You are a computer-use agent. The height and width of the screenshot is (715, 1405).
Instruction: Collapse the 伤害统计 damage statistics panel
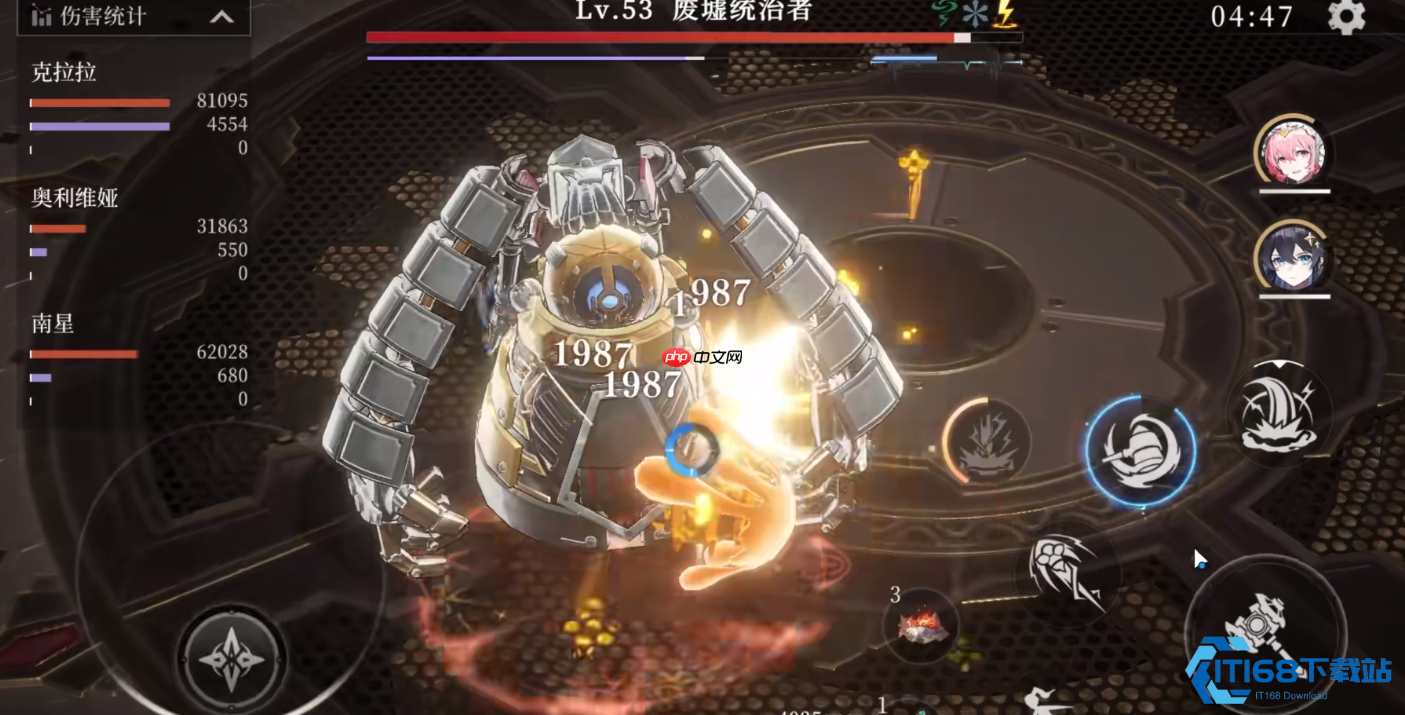221,17
